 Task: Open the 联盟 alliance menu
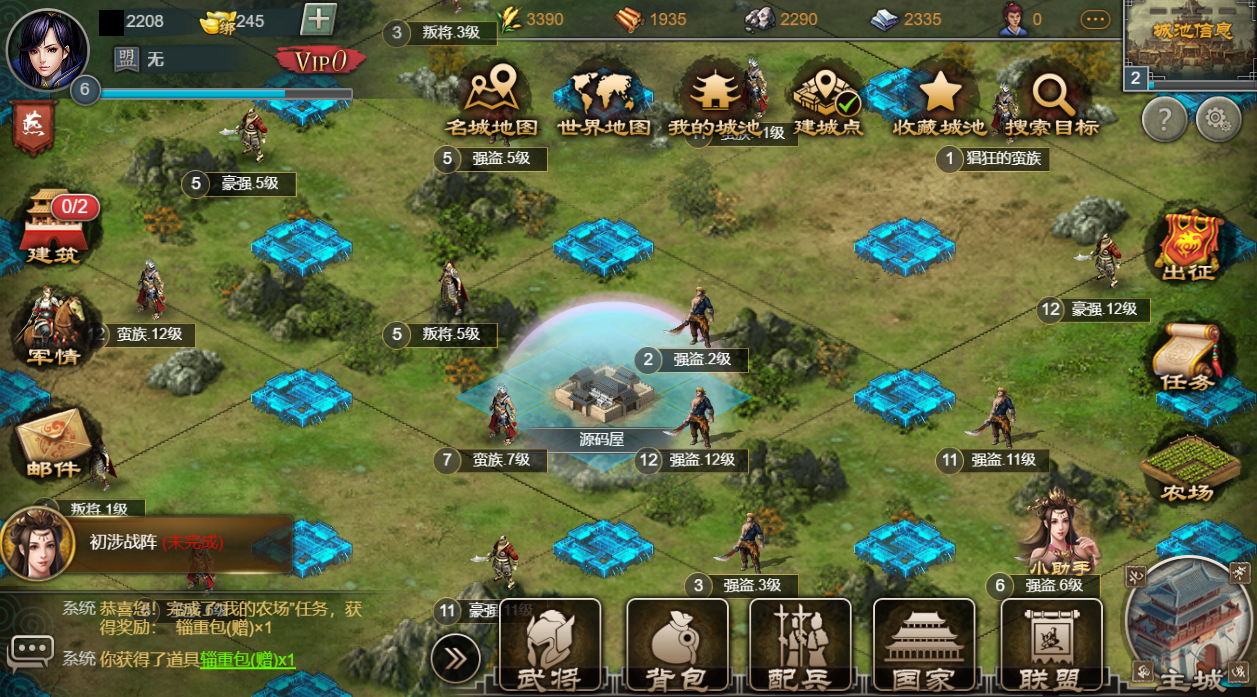(1052, 647)
